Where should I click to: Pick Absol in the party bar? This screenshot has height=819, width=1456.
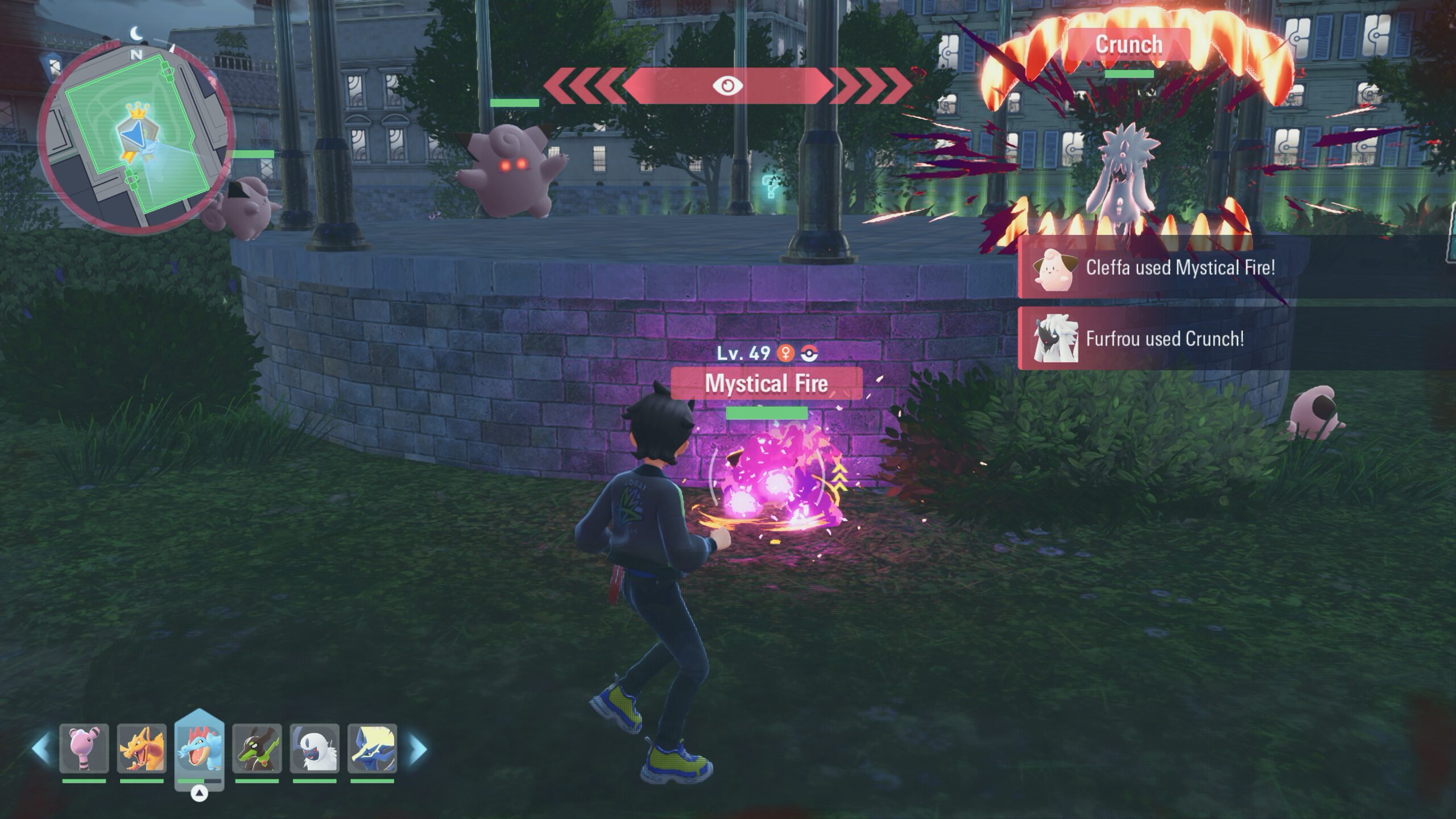[315, 748]
